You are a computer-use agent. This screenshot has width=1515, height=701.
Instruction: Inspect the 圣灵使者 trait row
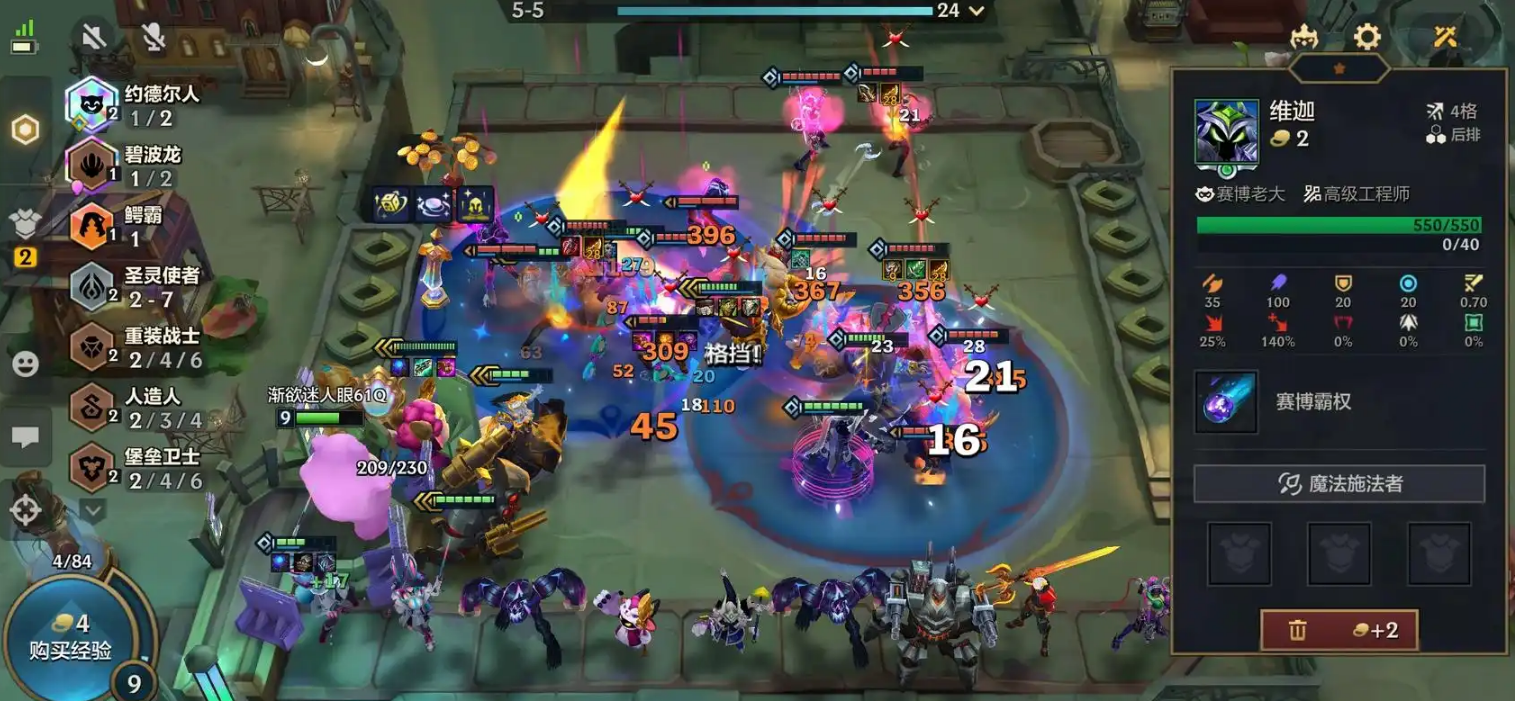(x=92, y=286)
